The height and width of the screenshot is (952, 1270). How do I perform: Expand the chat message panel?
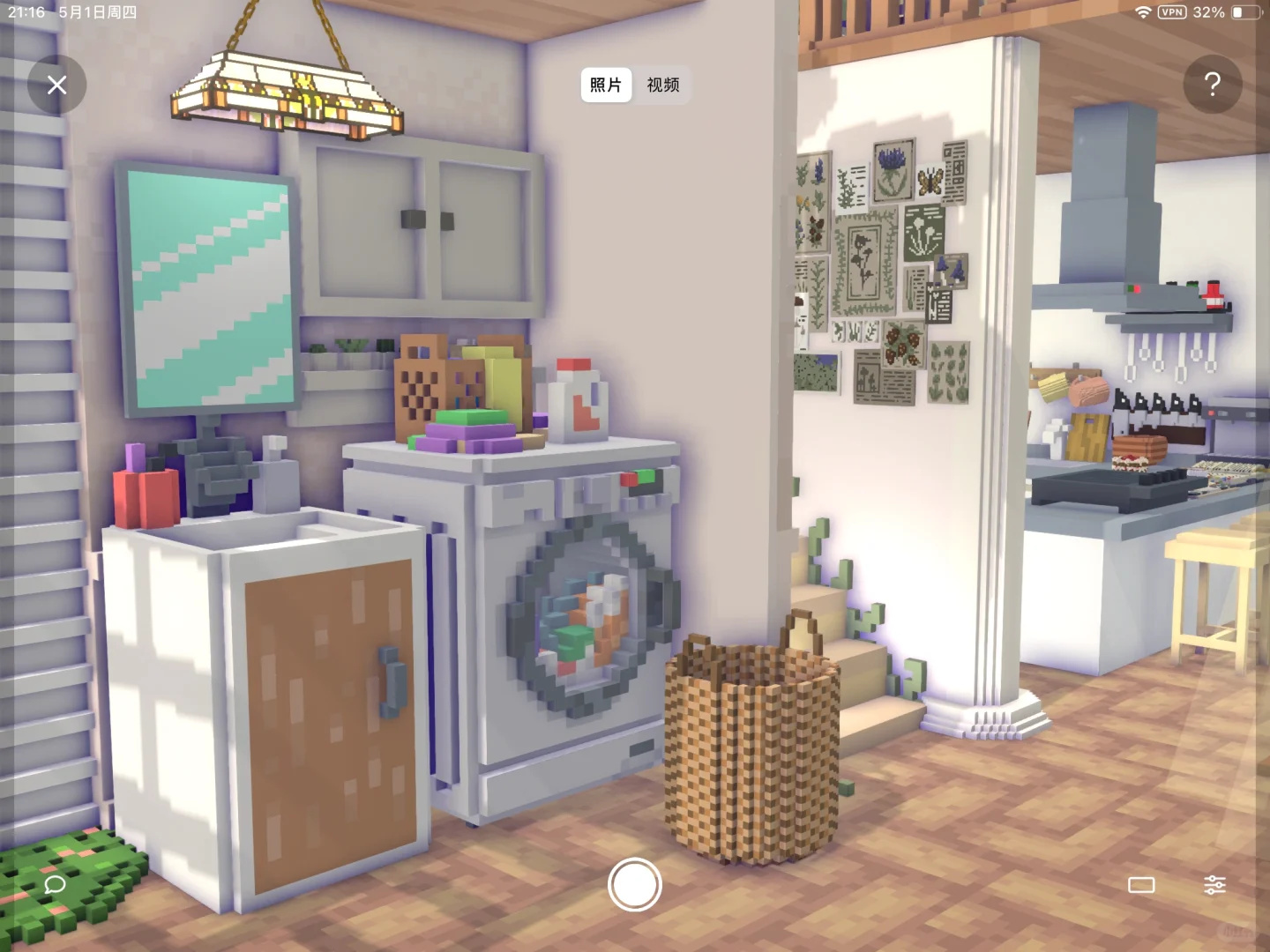tap(55, 886)
